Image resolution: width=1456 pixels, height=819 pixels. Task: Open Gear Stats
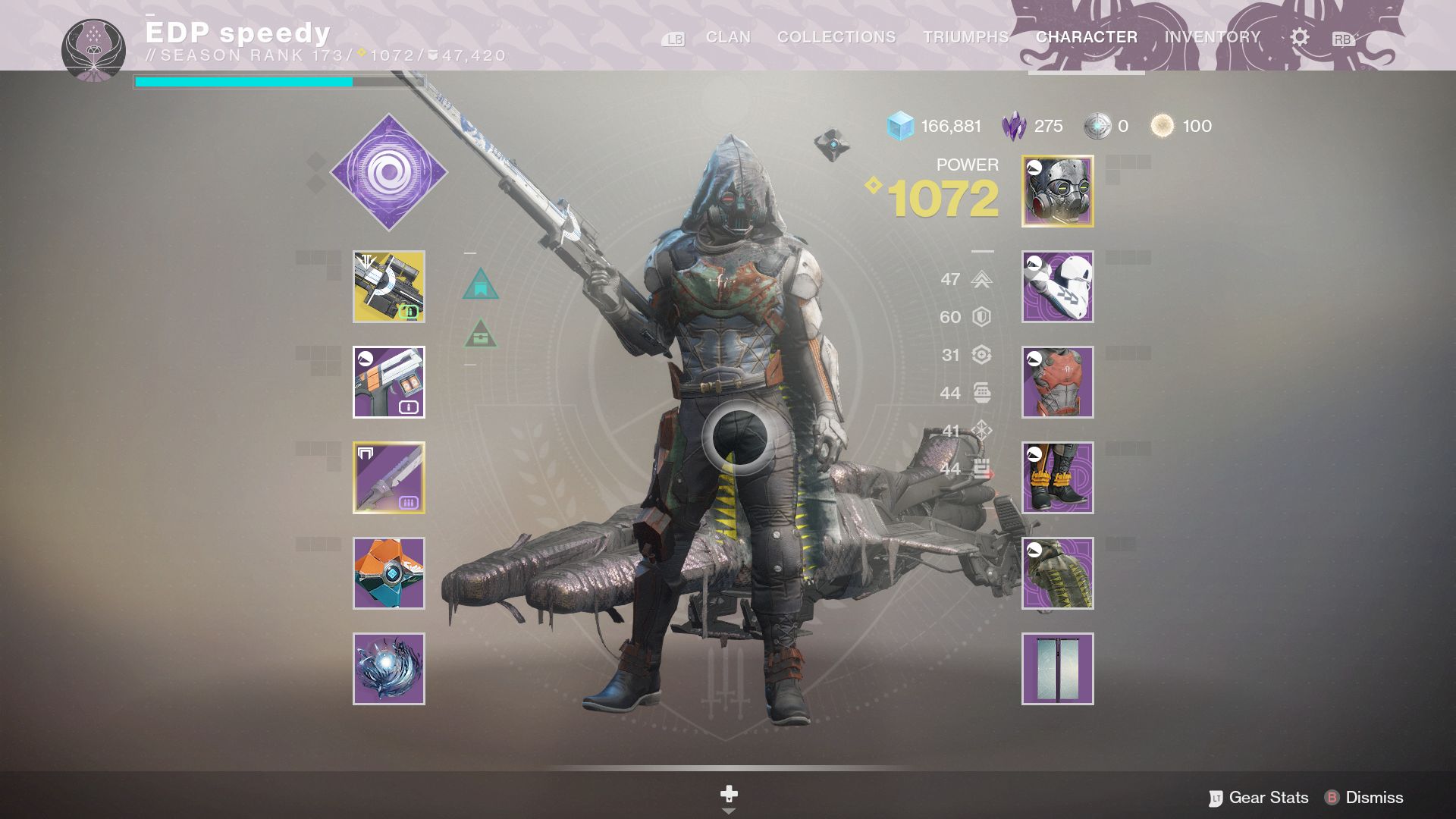[x=1266, y=798]
